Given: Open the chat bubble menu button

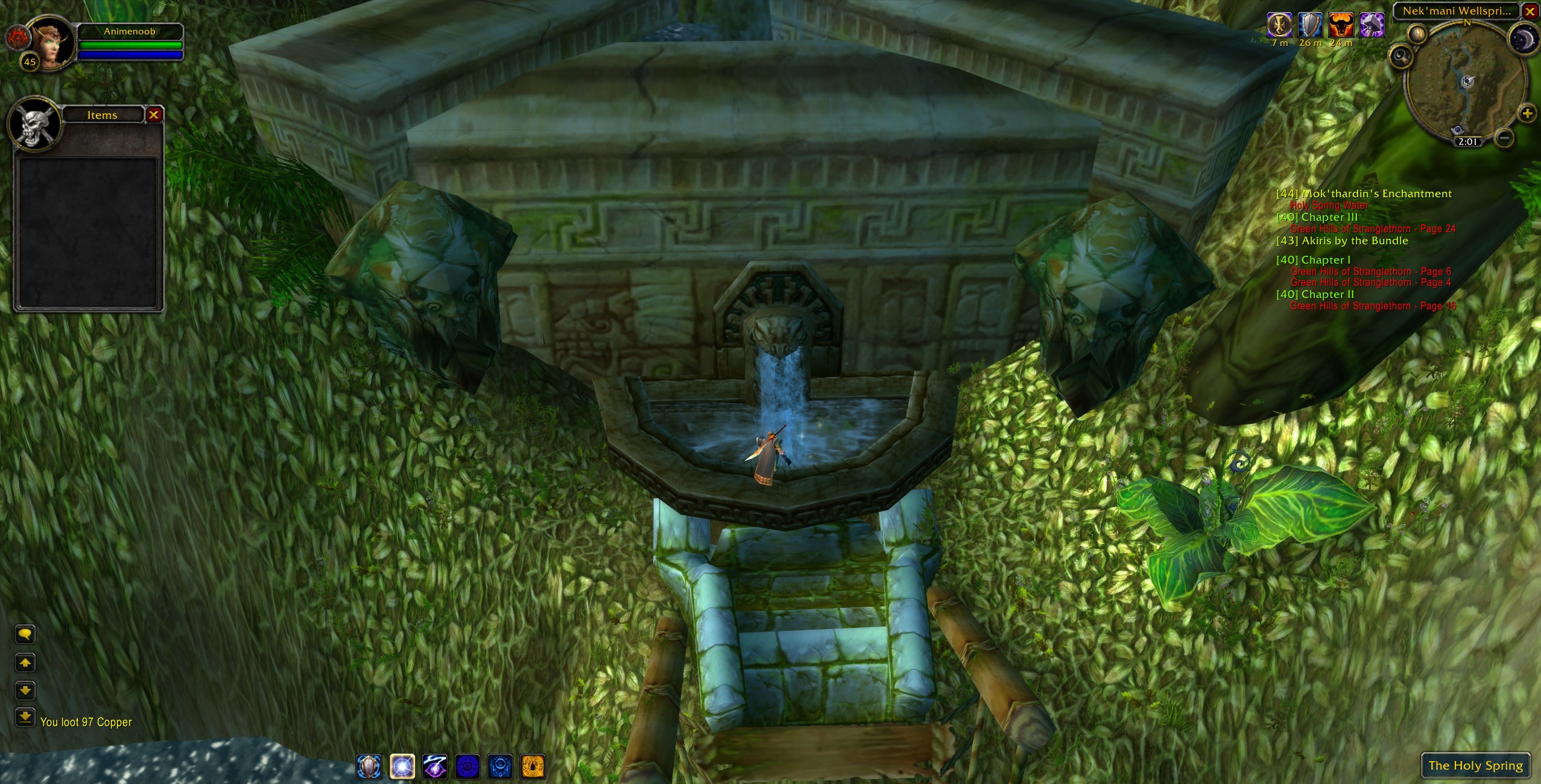Looking at the screenshot, I should (x=25, y=635).
